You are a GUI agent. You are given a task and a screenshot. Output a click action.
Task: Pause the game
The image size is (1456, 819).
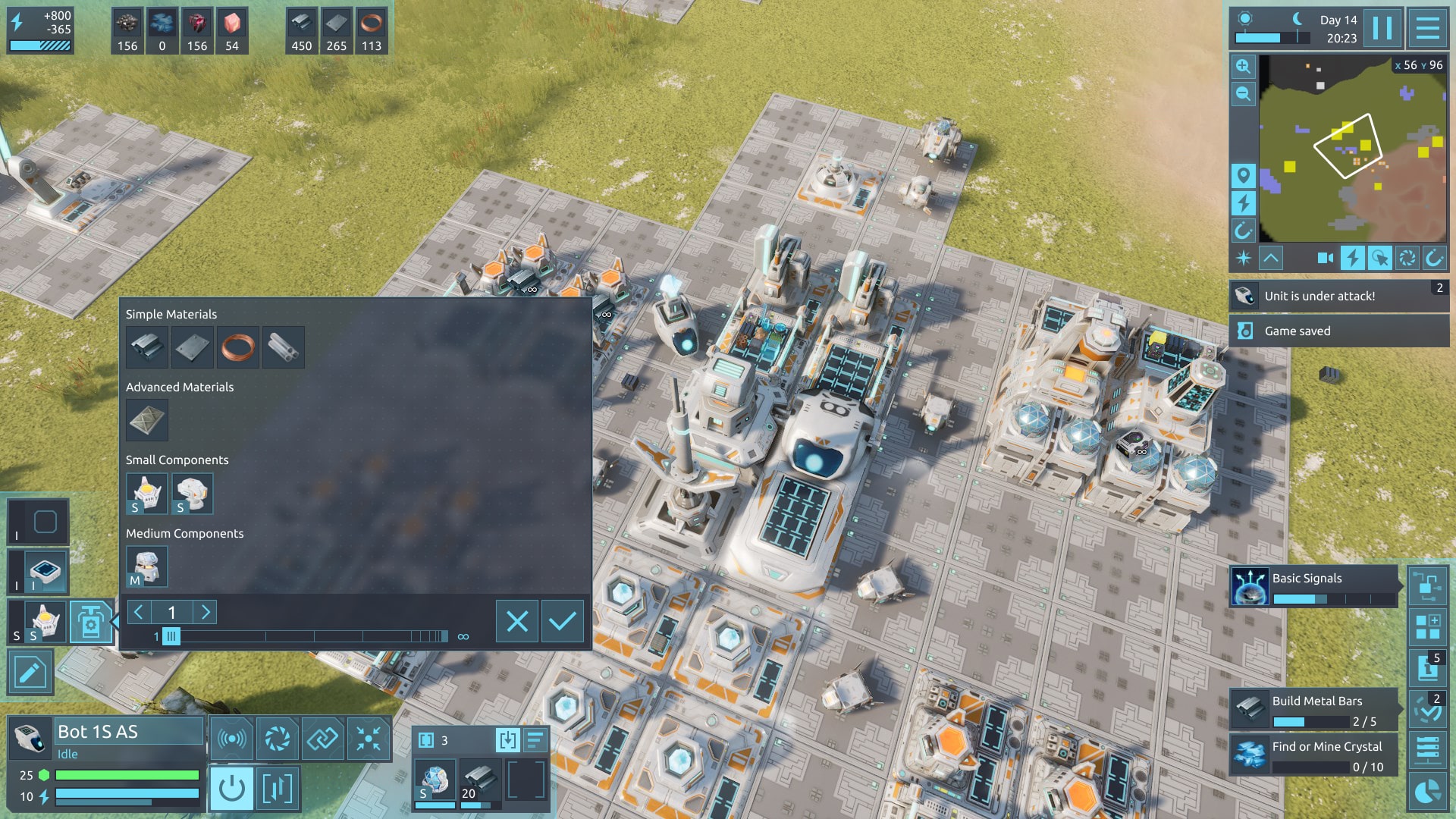(x=1382, y=29)
